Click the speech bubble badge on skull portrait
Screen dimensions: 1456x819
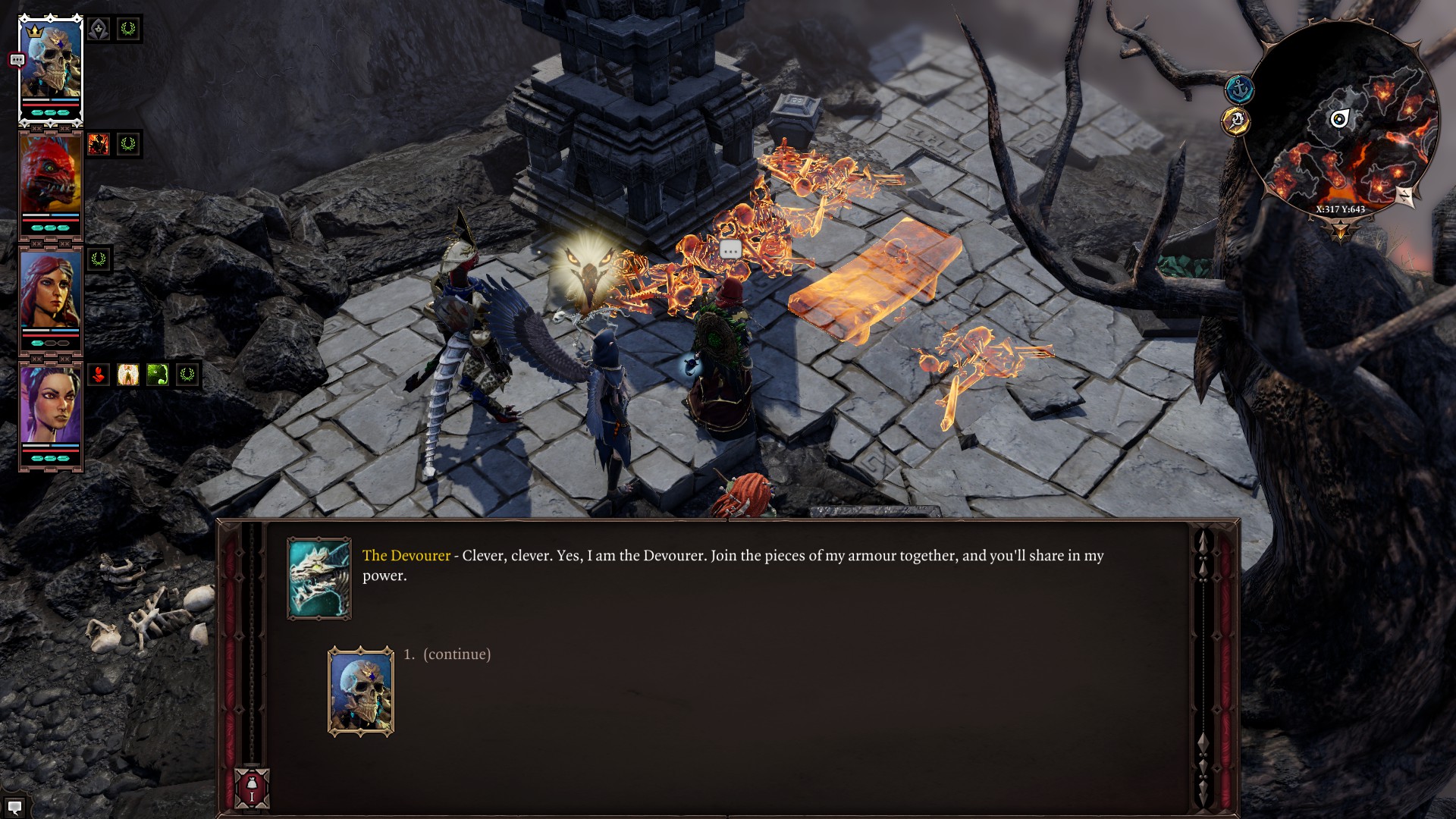[x=17, y=60]
